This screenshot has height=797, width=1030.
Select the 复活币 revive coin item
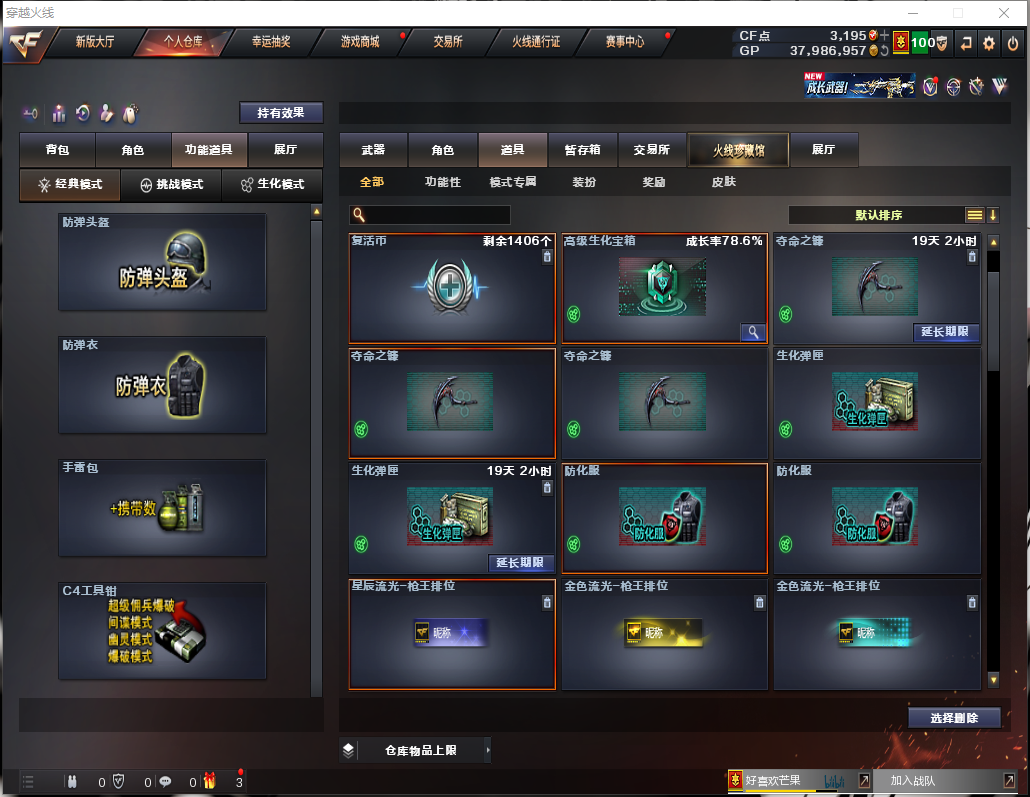(452, 289)
